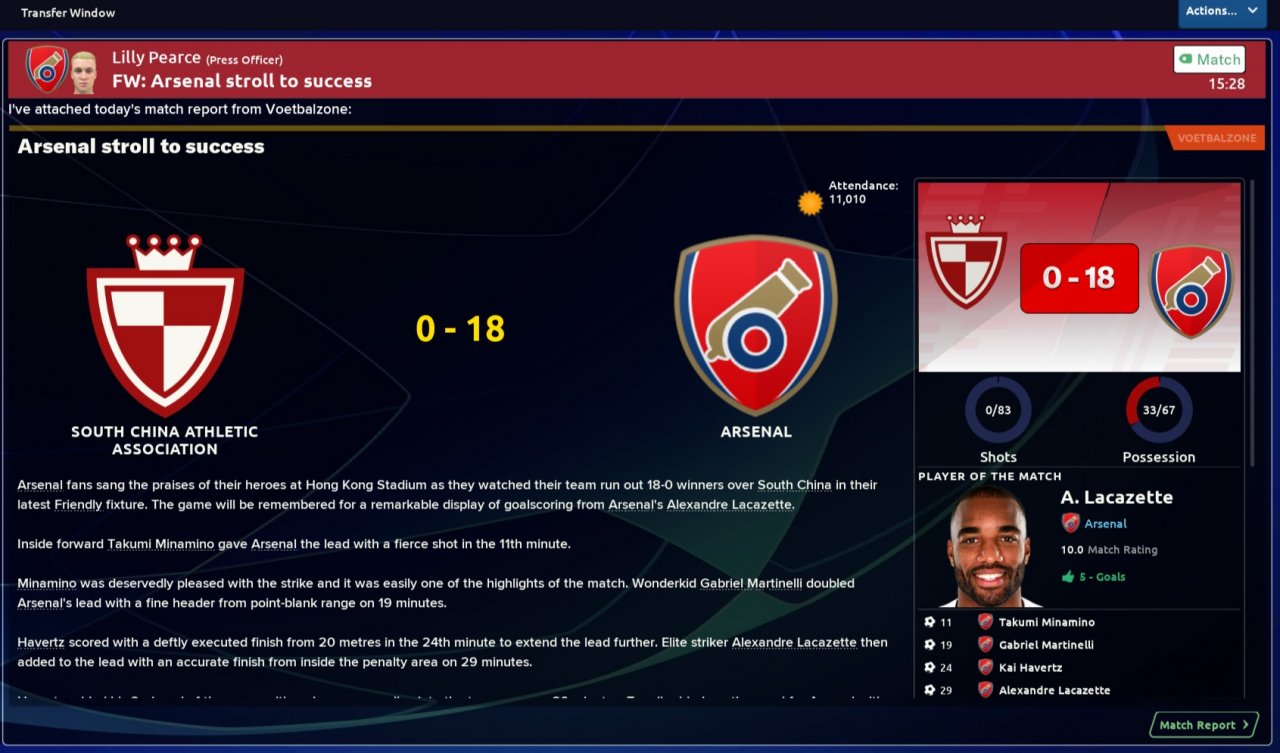This screenshot has width=1280, height=753.
Task: Select the Transfer Window label
Action: [68, 13]
